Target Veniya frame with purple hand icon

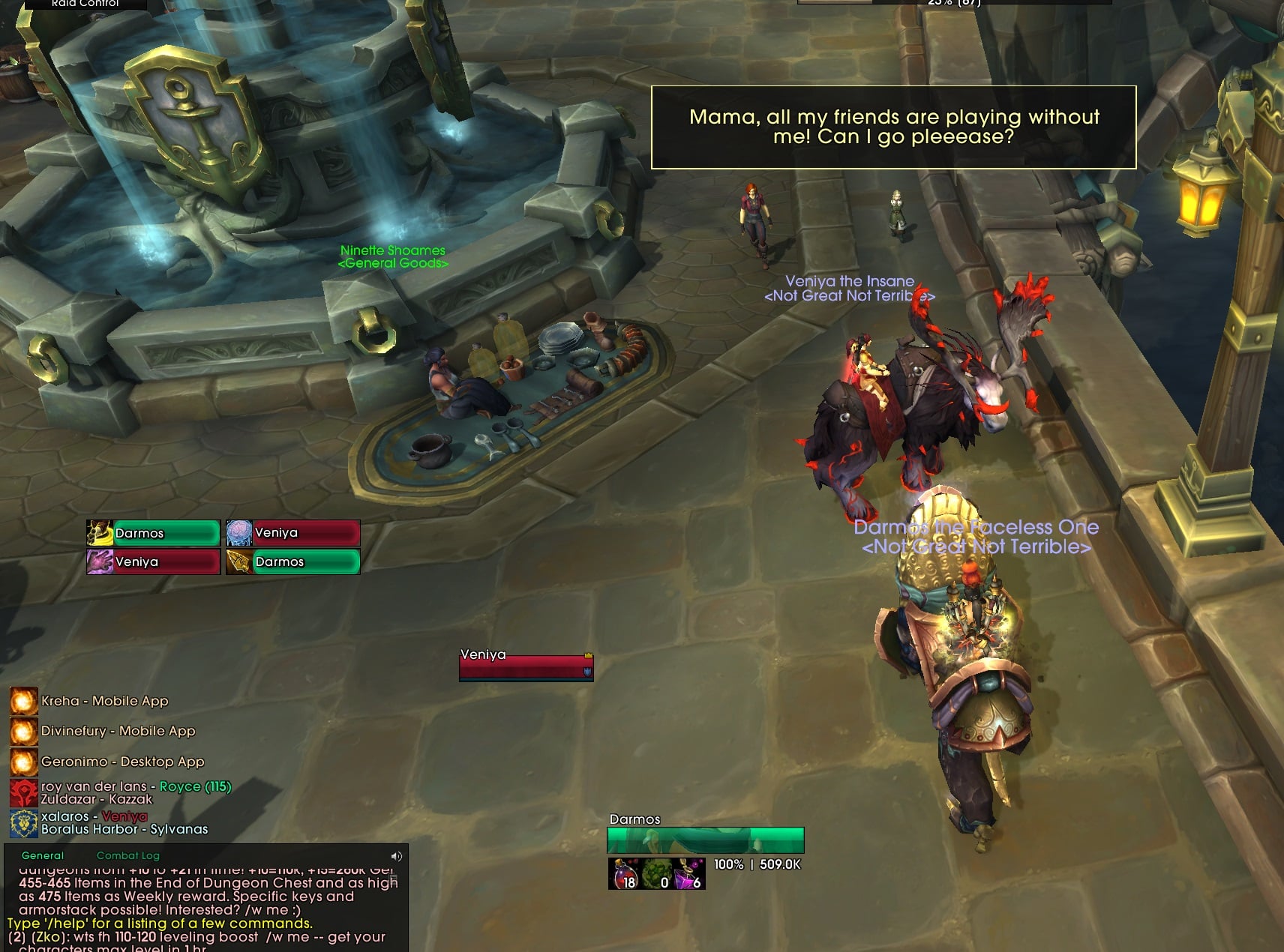[x=154, y=561]
